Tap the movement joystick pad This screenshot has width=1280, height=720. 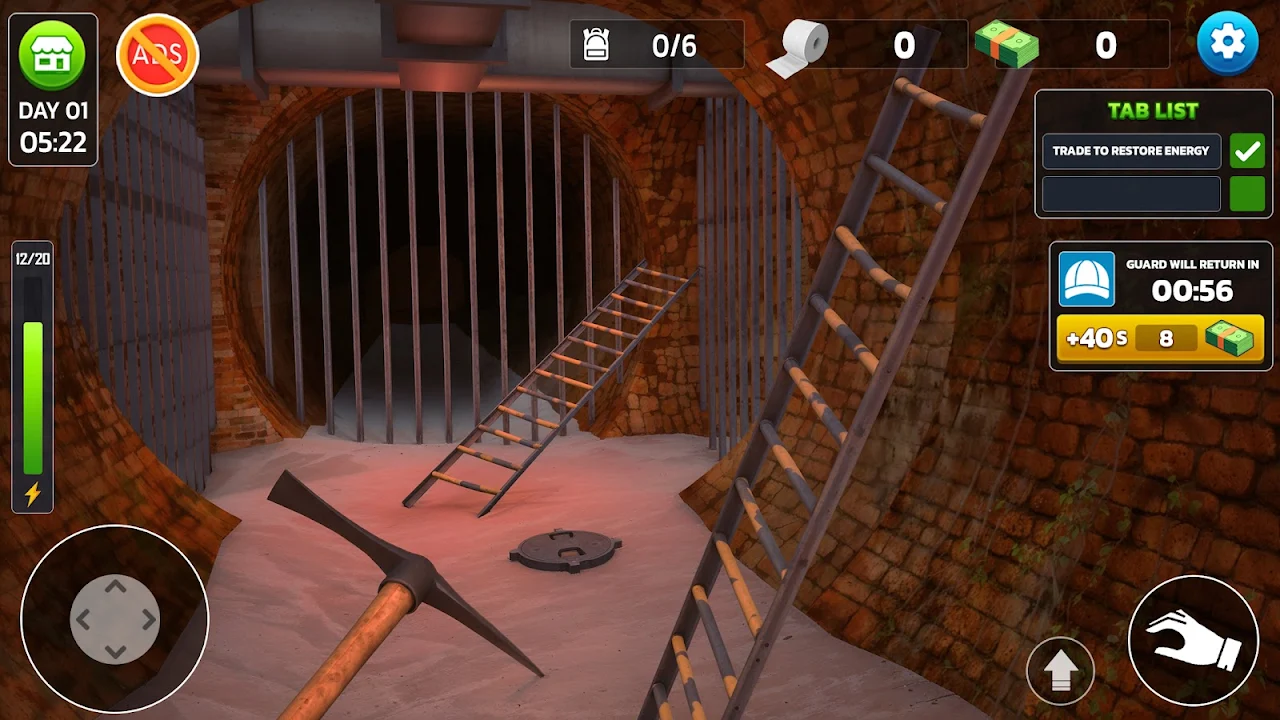[x=115, y=619]
